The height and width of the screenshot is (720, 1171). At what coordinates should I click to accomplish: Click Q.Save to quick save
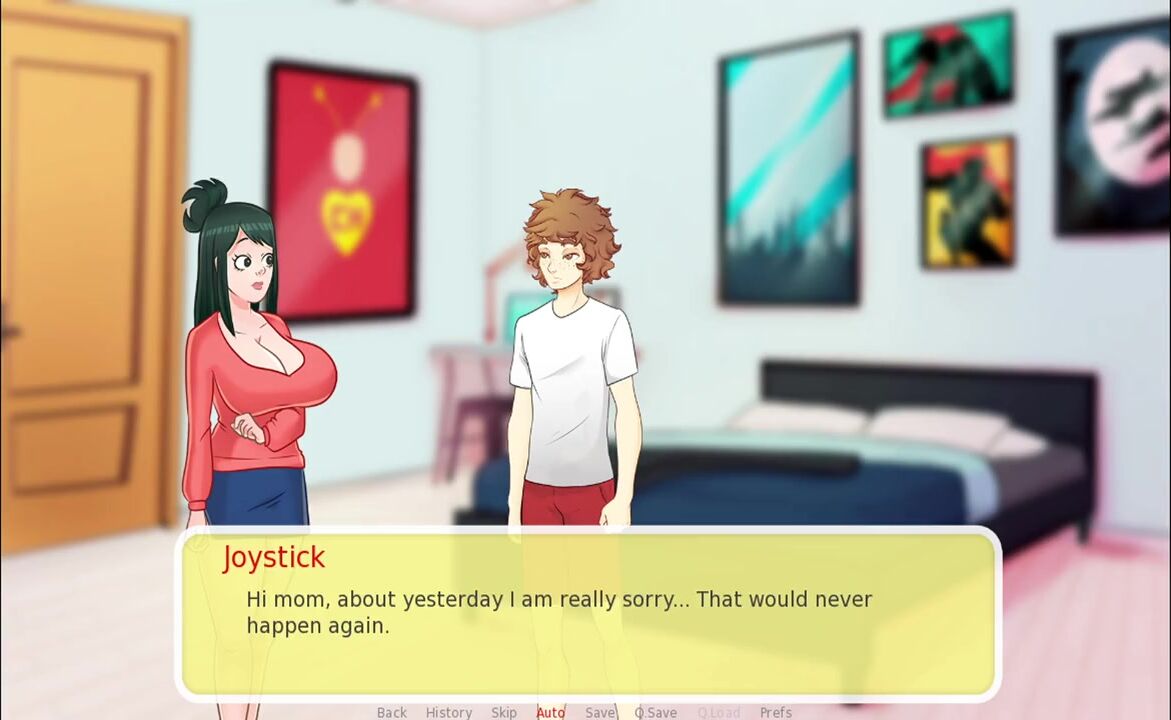[656, 712]
